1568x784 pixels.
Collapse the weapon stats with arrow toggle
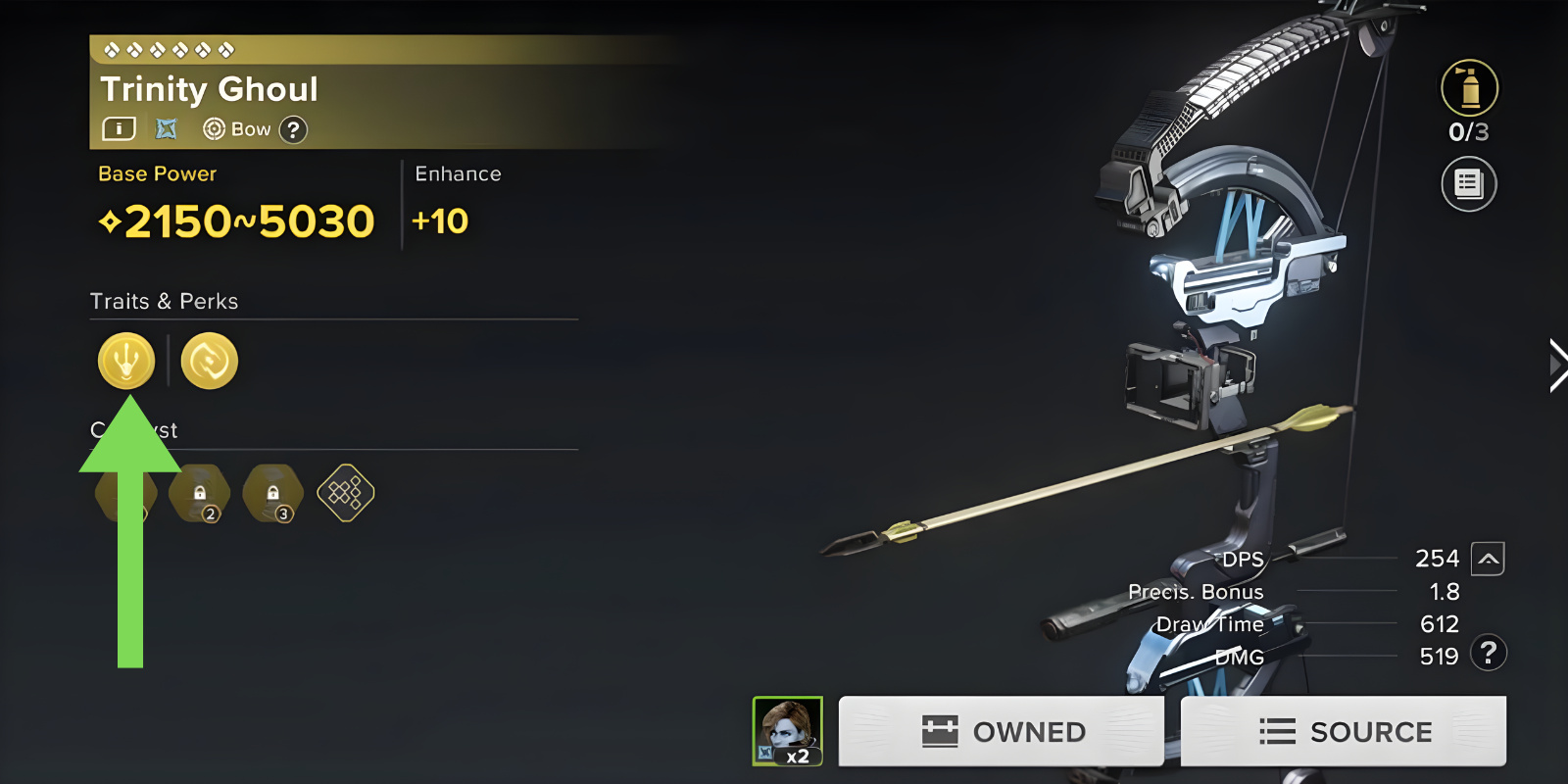[x=1488, y=559]
